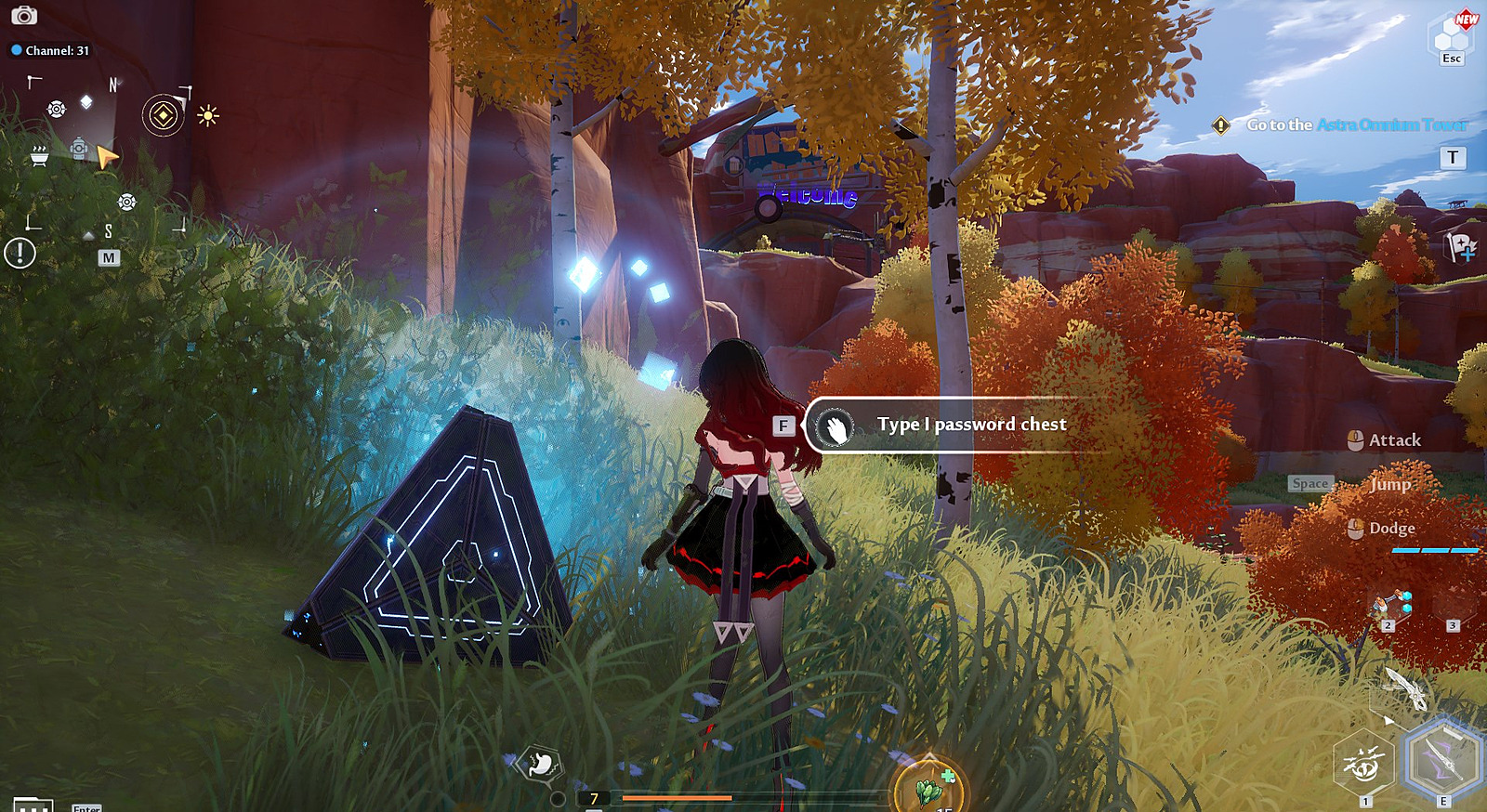The width and height of the screenshot is (1487, 812).
Task: Open the minimap
Action: pyautogui.click(x=109, y=257)
